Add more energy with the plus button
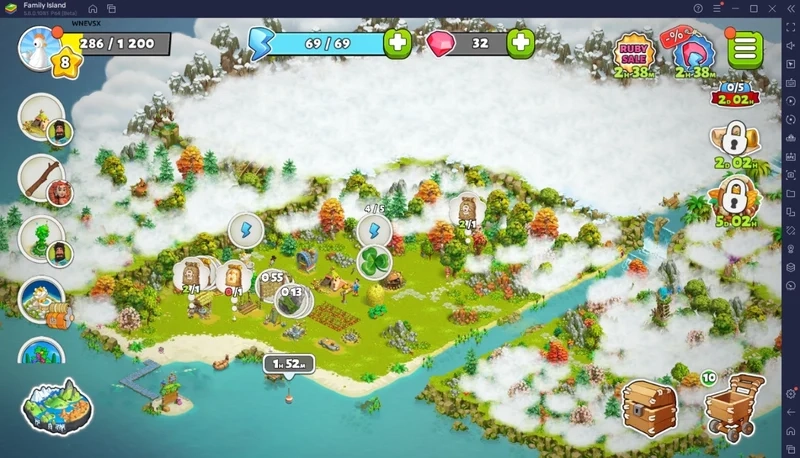800x458 pixels. 398,43
